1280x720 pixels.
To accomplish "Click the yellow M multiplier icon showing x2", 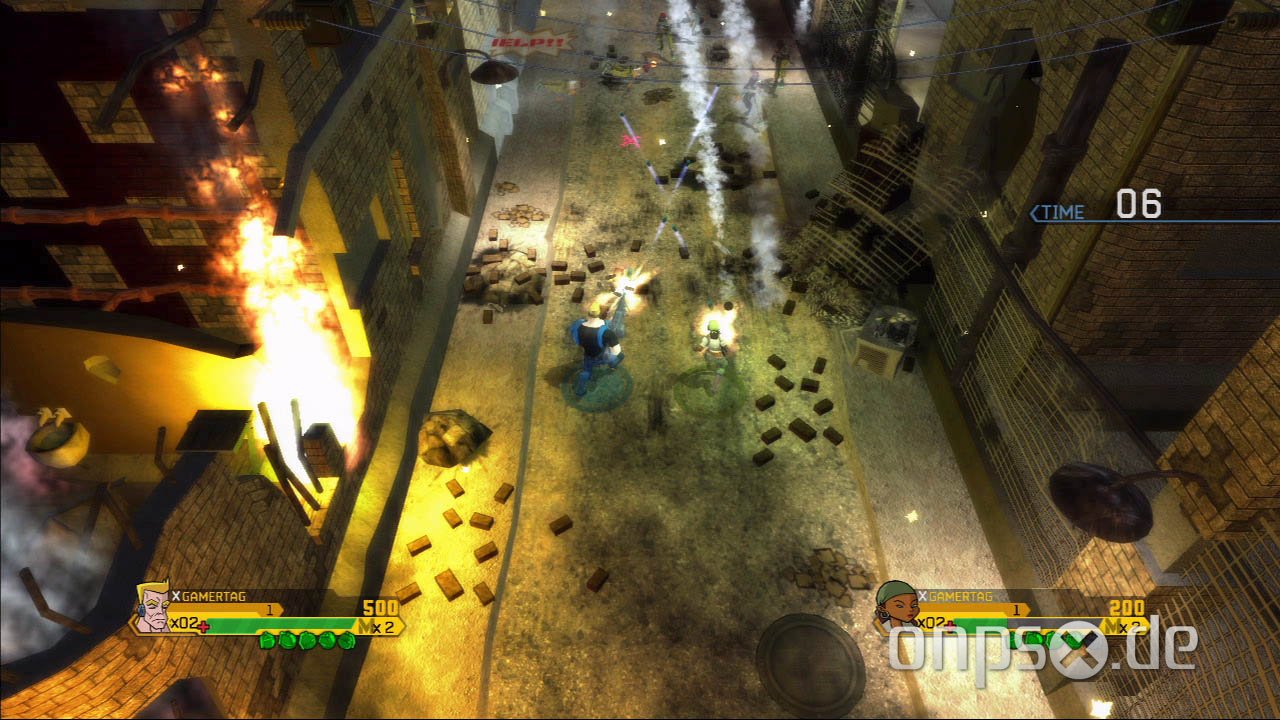I will pos(378,626).
